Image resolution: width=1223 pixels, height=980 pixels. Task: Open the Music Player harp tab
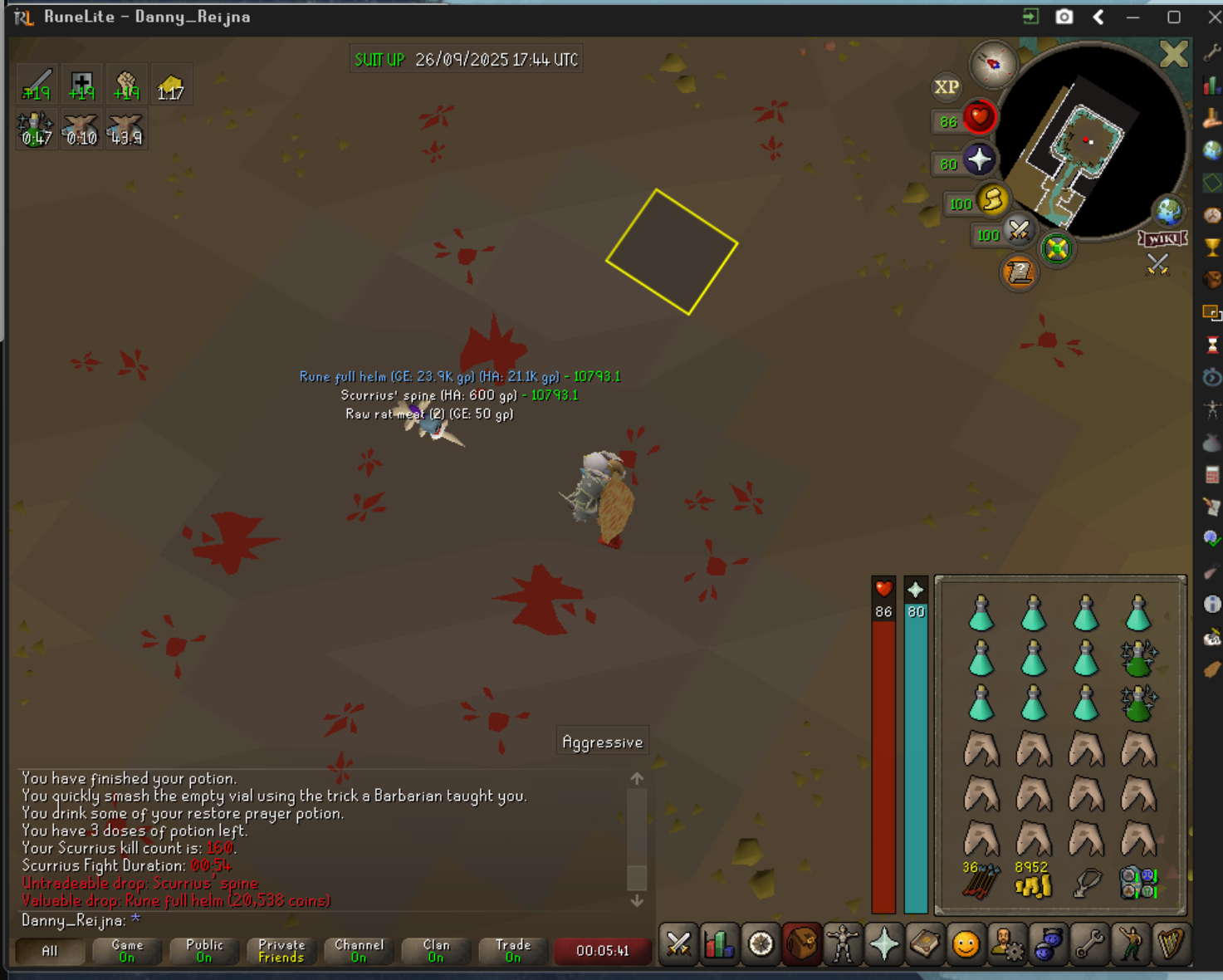[x=1171, y=944]
